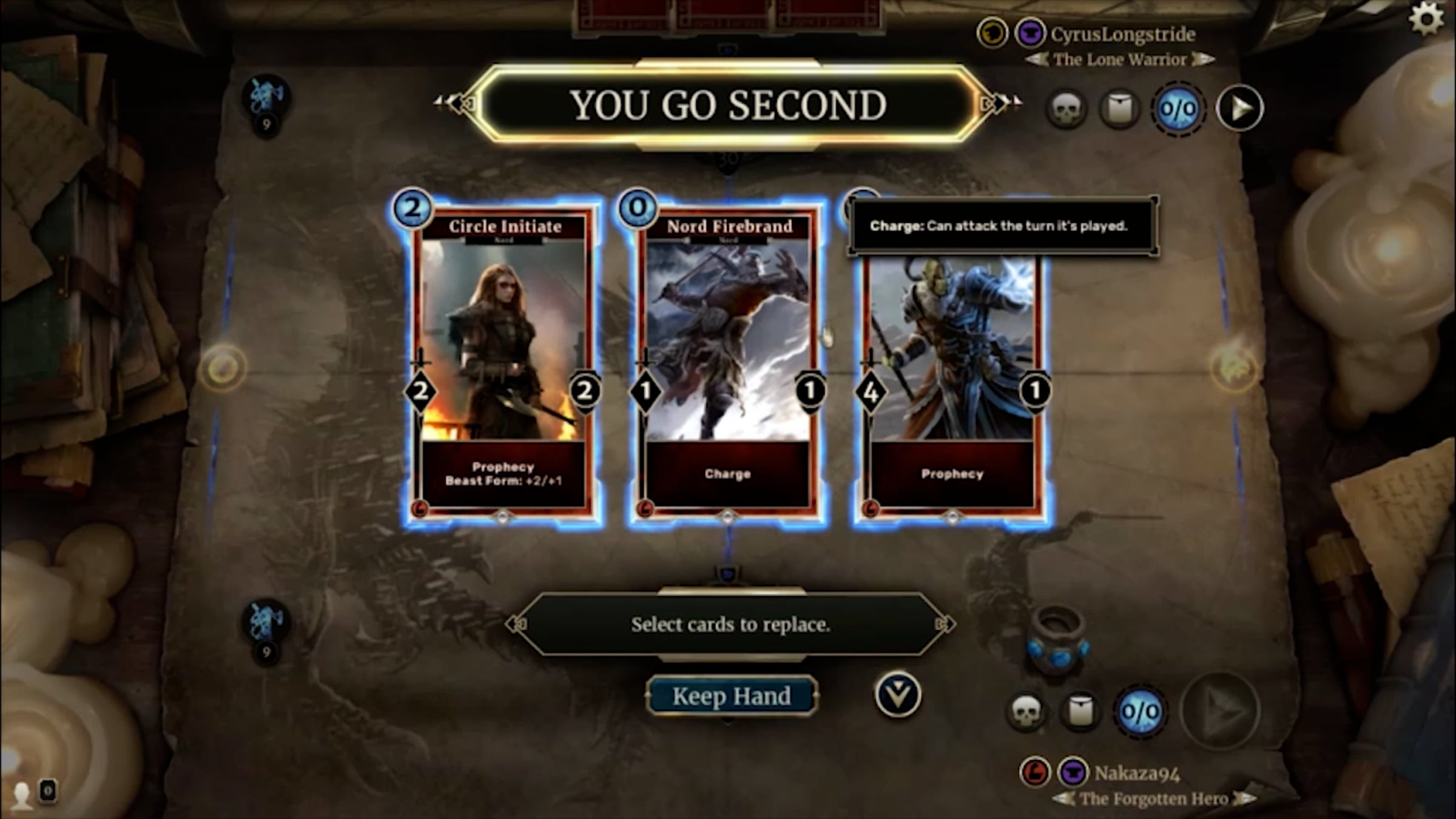The height and width of the screenshot is (819, 1456).
Task: View opponent's deck scroll icon
Action: [1120, 110]
